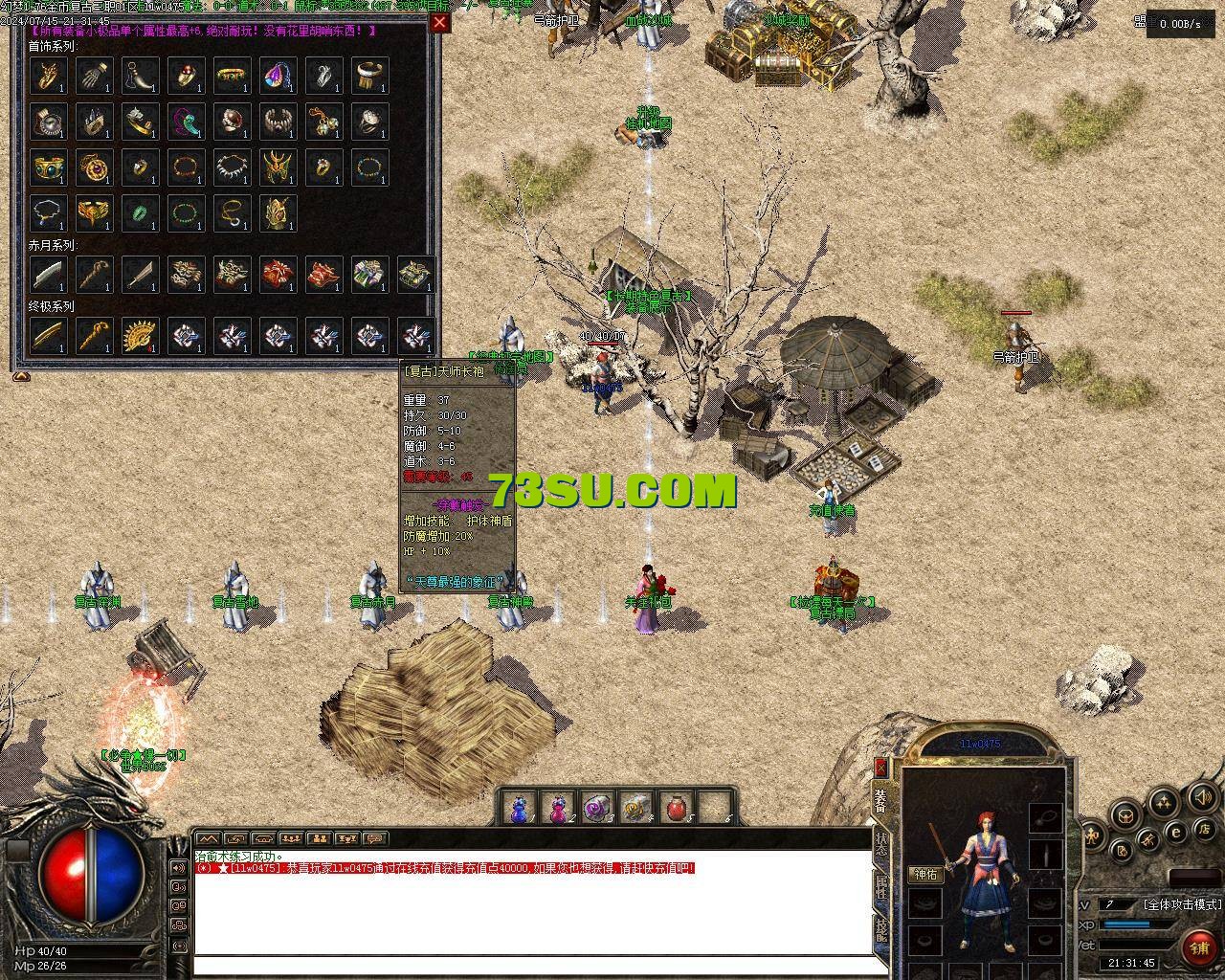The width and height of the screenshot is (1225, 980).
Task: Activate the purple swirl scroll in slot 3
Action: coord(597,810)
